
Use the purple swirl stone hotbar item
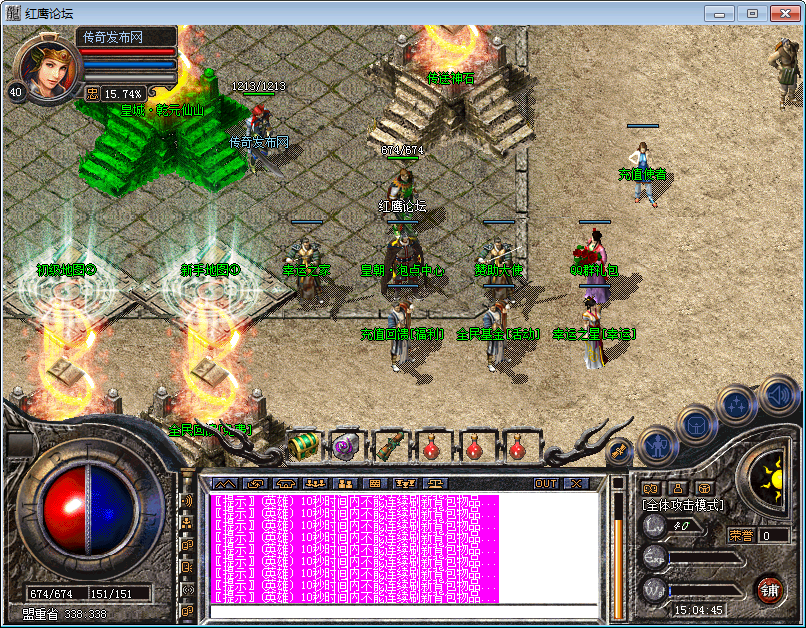click(346, 446)
